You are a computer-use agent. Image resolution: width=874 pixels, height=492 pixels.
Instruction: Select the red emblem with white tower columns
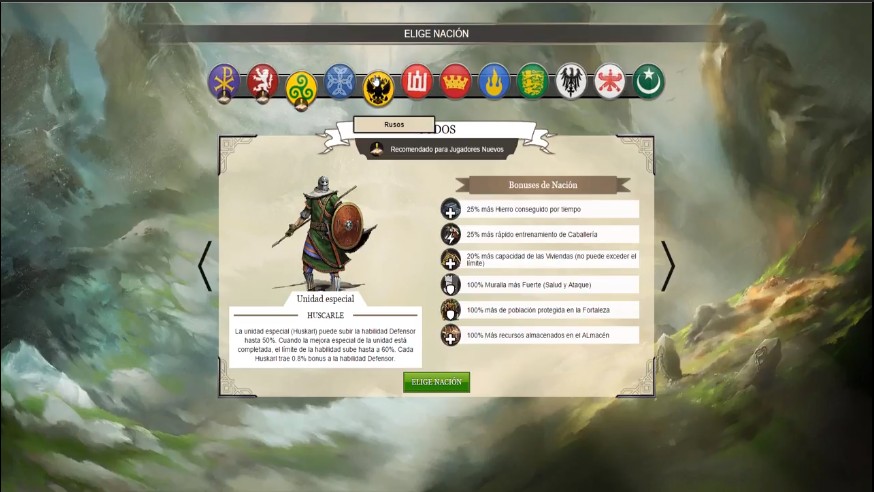click(417, 81)
